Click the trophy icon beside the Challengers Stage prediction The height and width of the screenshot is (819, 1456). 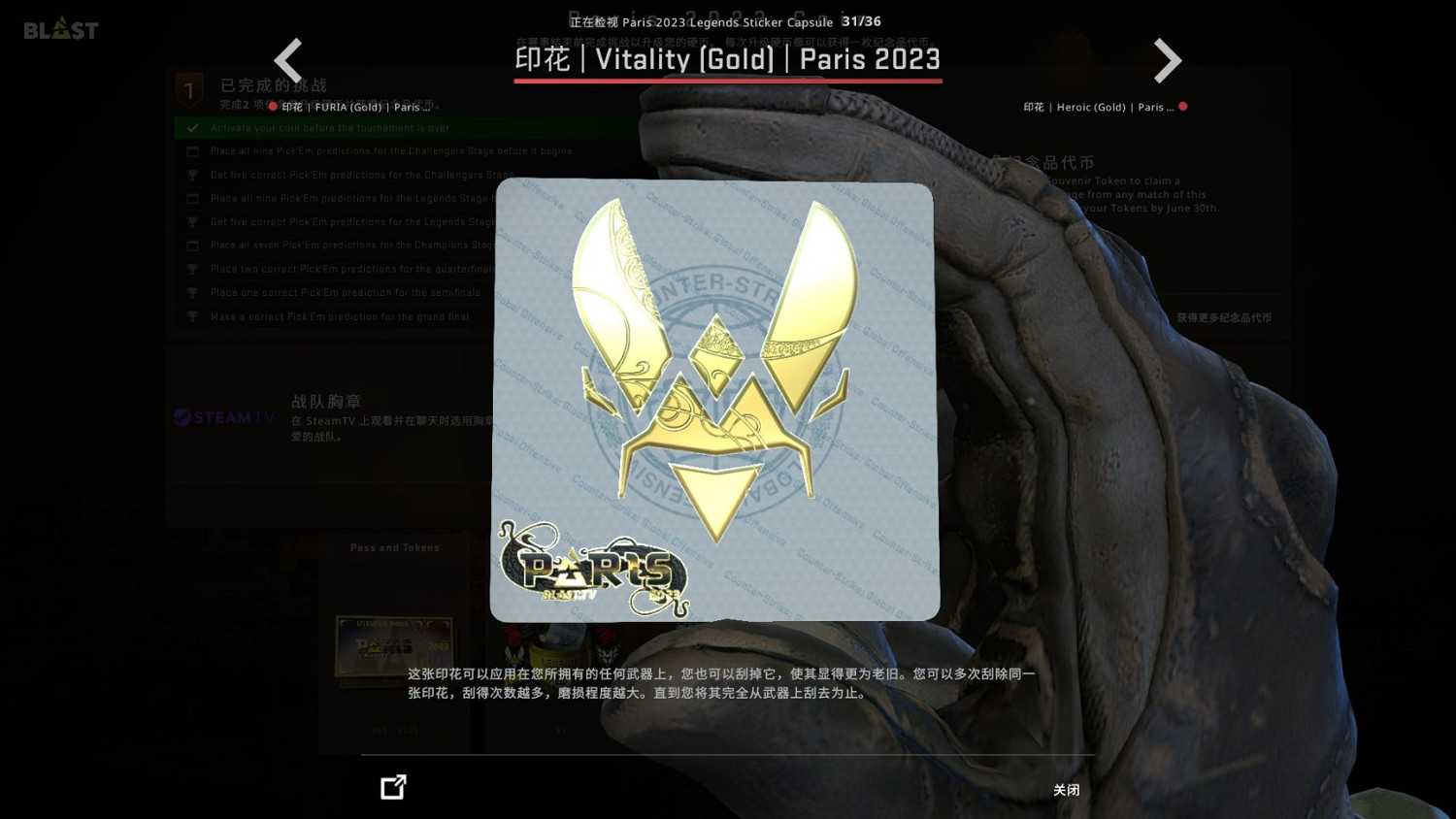[192, 175]
